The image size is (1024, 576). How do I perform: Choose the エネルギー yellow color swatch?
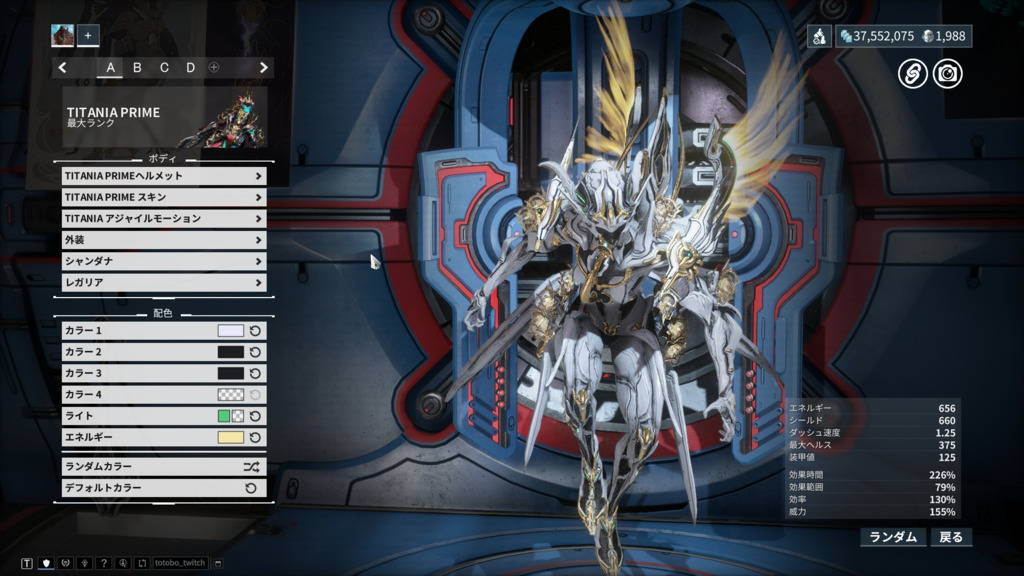coord(230,437)
